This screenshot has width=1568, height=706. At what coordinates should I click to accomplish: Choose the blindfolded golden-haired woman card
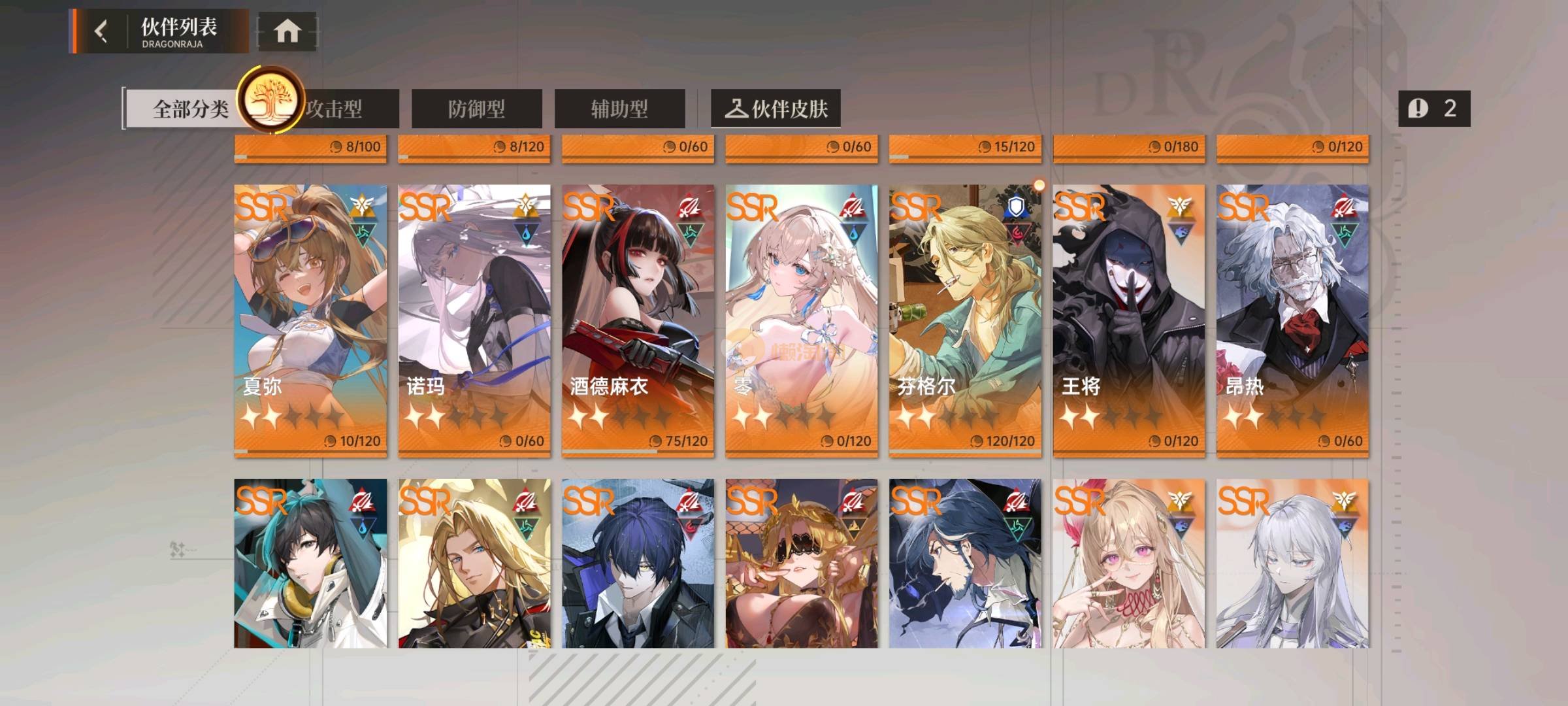pyautogui.click(x=802, y=563)
